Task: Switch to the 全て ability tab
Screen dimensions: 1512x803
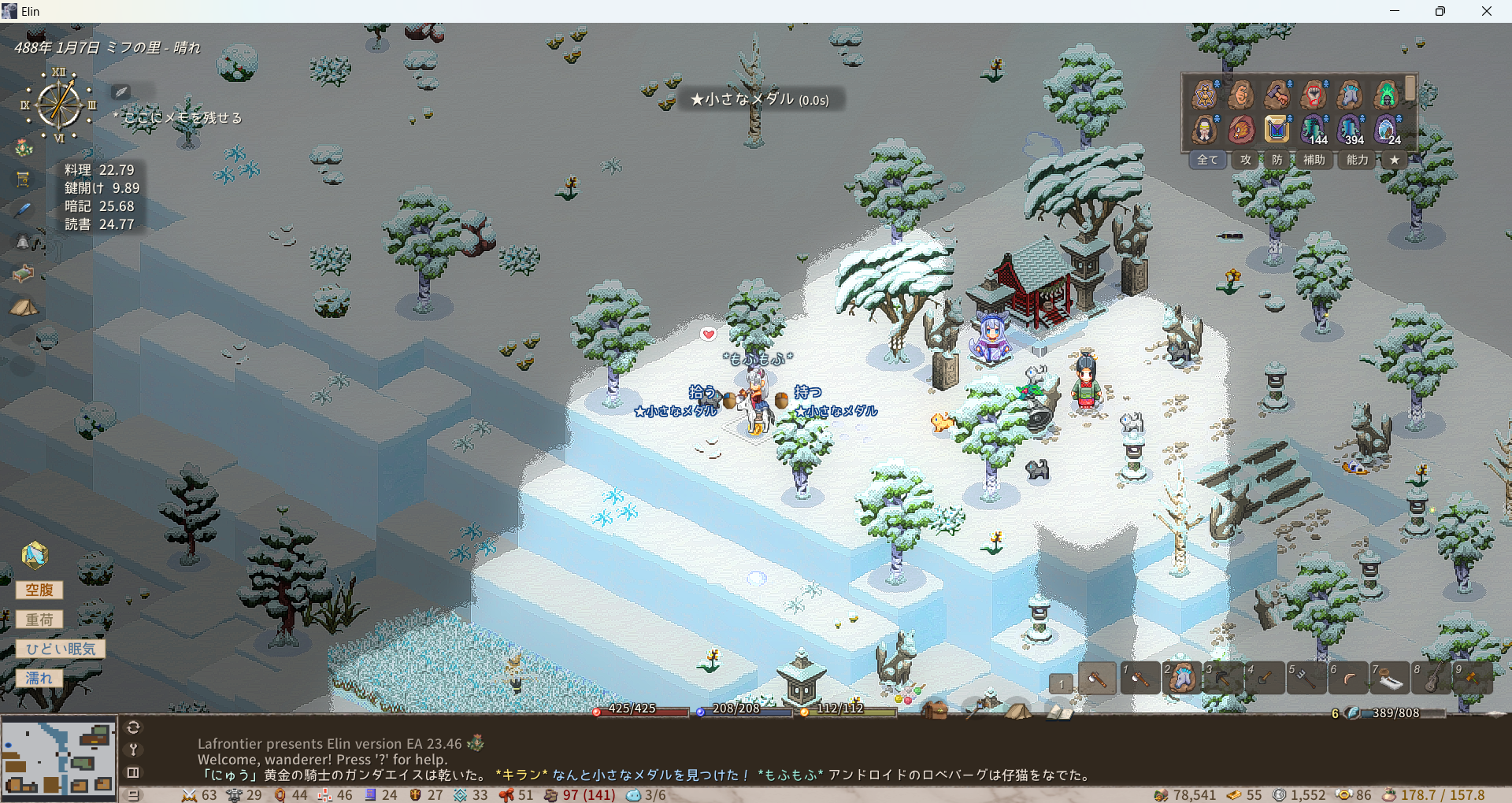Action: (1206, 160)
